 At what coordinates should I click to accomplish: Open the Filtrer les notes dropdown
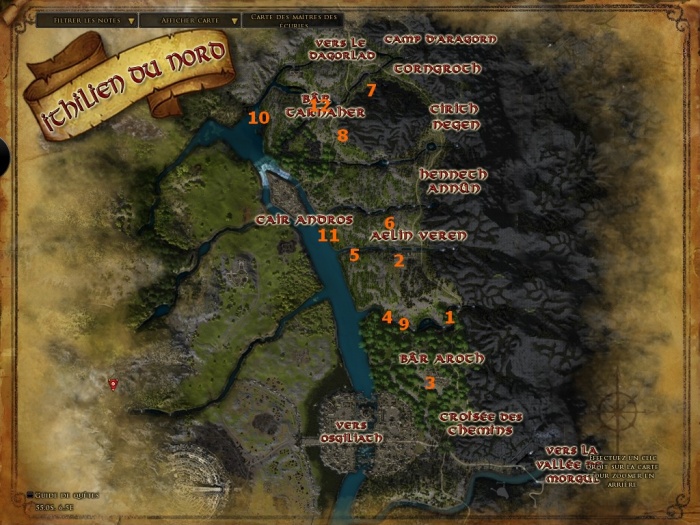(86, 20)
